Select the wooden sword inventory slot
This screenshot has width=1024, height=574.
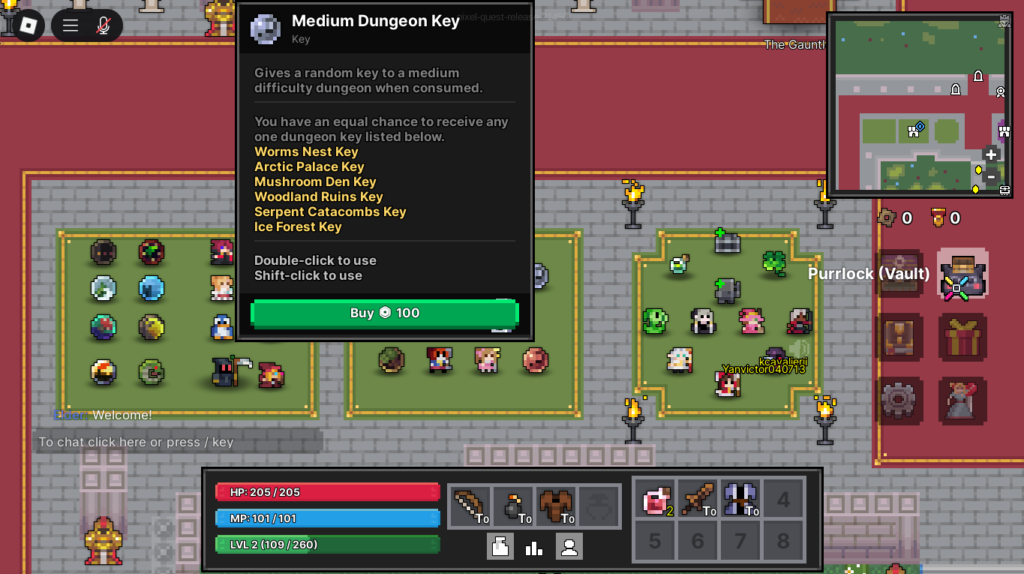[698, 499]
